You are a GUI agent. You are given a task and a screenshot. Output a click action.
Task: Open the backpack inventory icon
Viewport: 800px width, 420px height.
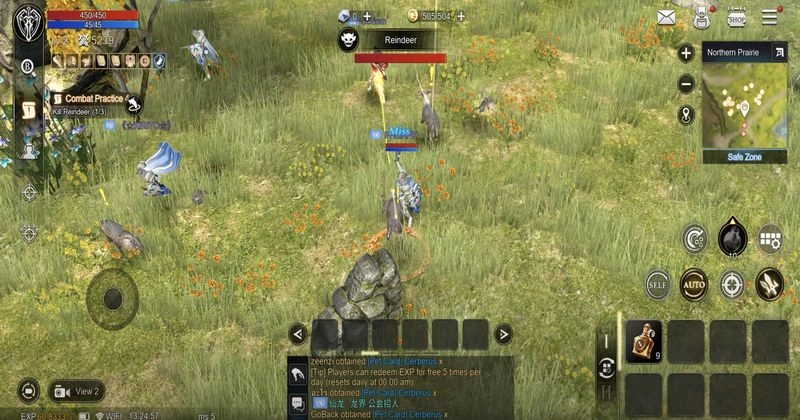(701, 17)
